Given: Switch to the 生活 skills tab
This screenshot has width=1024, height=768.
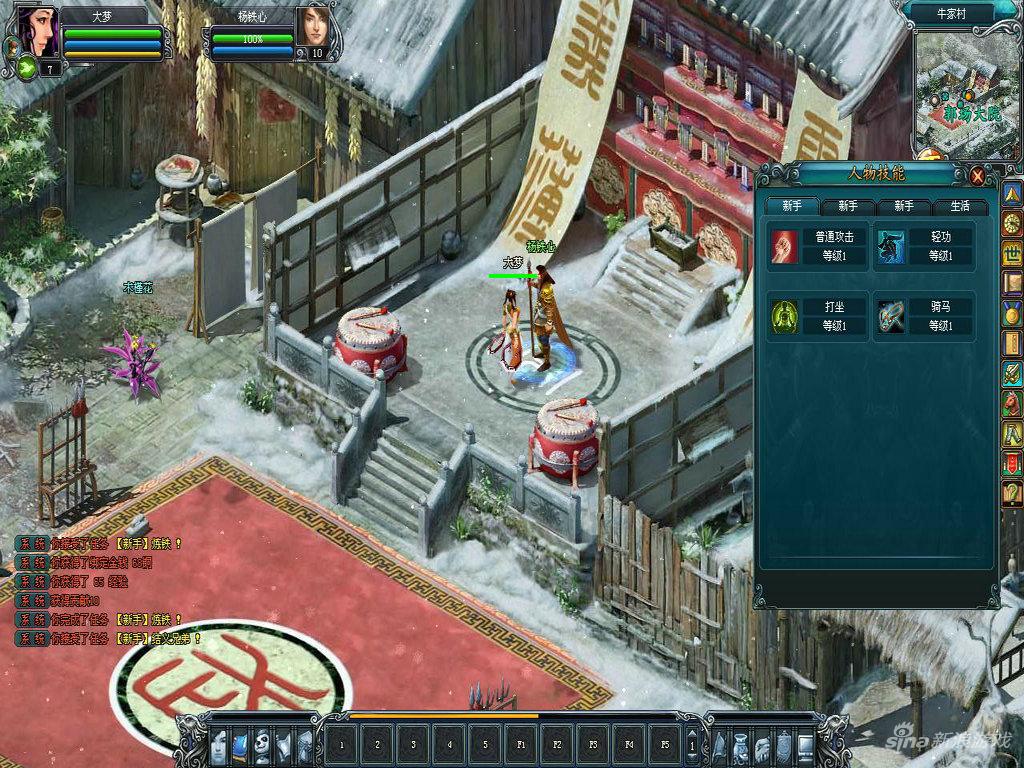Looking at the screenshot, I should point(960,207).
